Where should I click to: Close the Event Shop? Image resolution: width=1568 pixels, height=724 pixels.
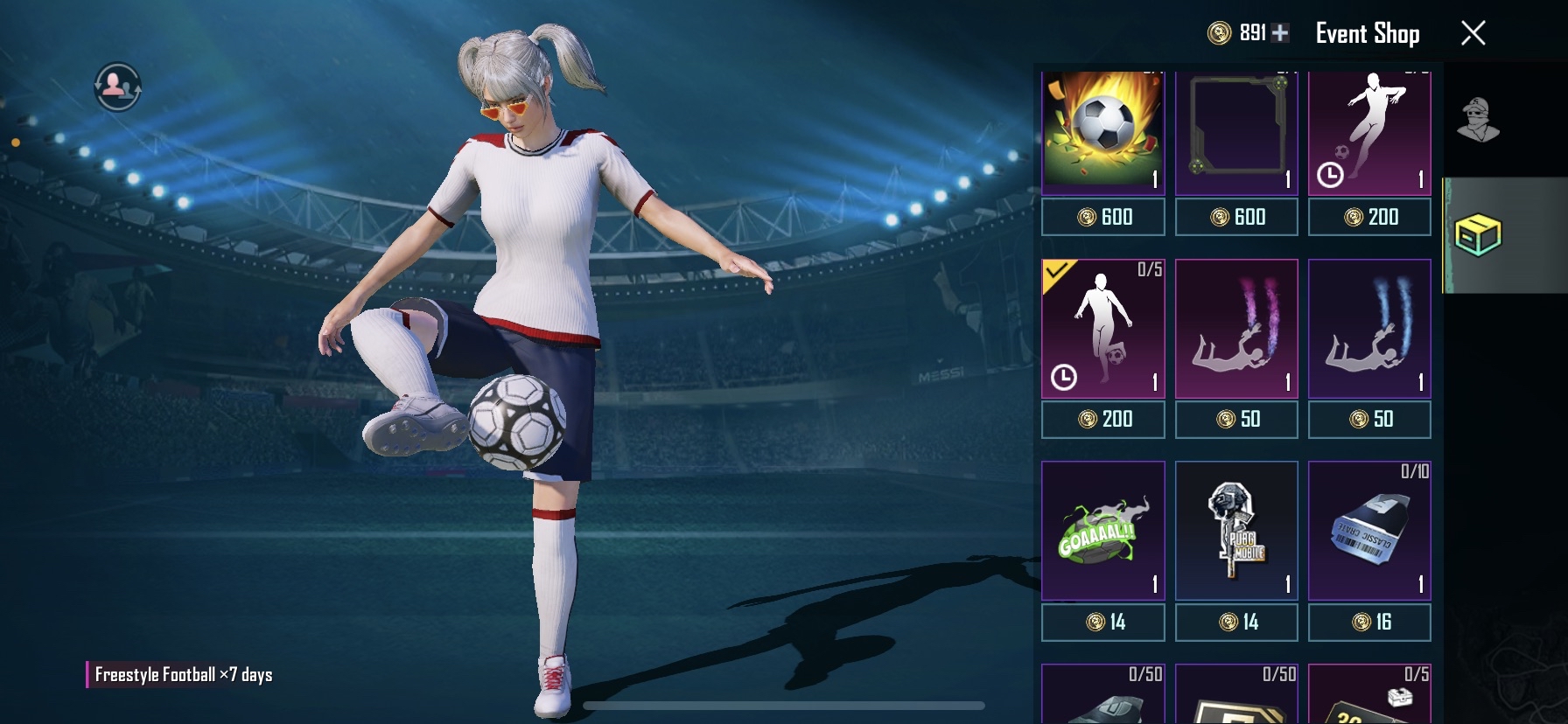click(x=1473, y=33)
